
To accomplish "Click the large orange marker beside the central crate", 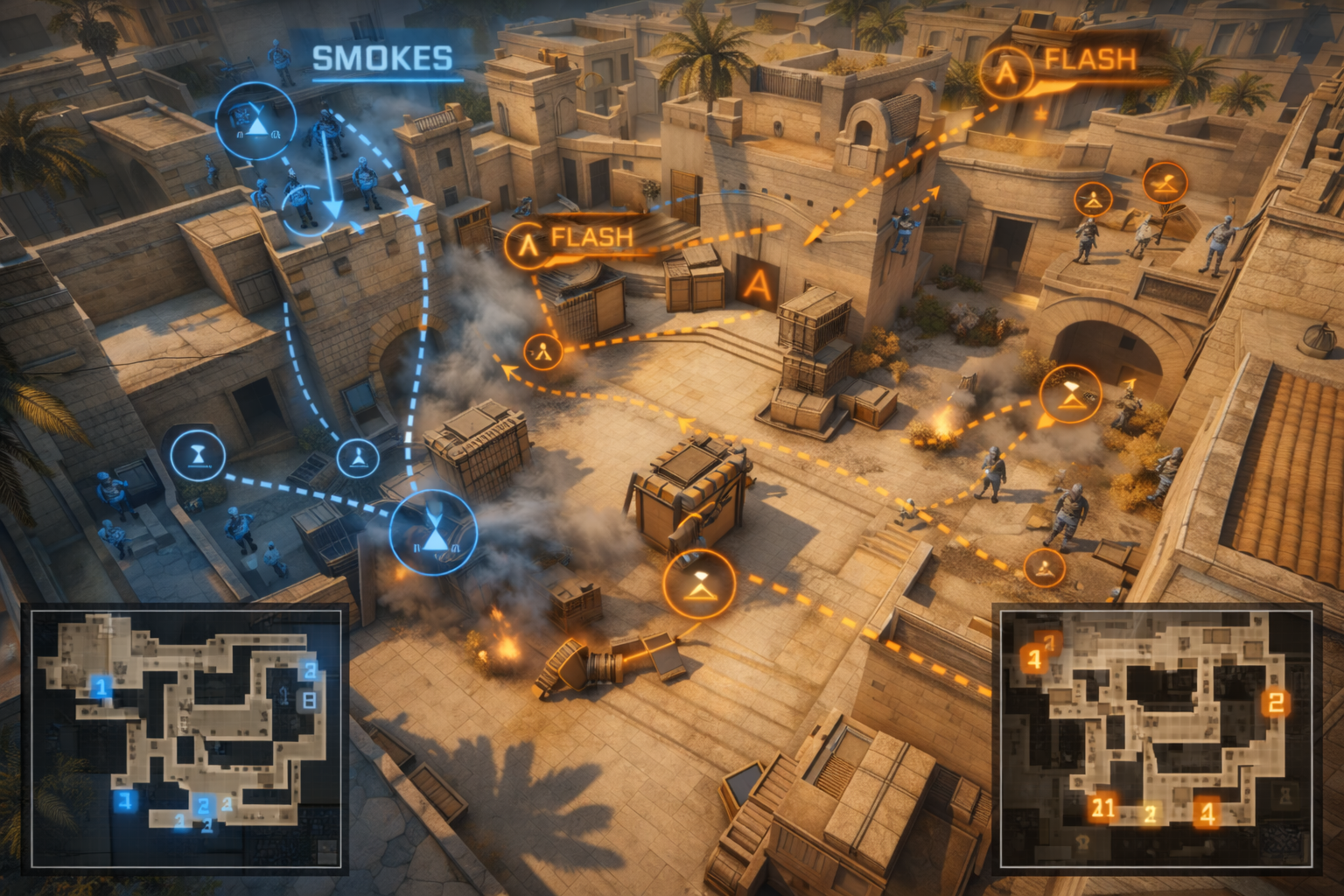I will (699, 584).
